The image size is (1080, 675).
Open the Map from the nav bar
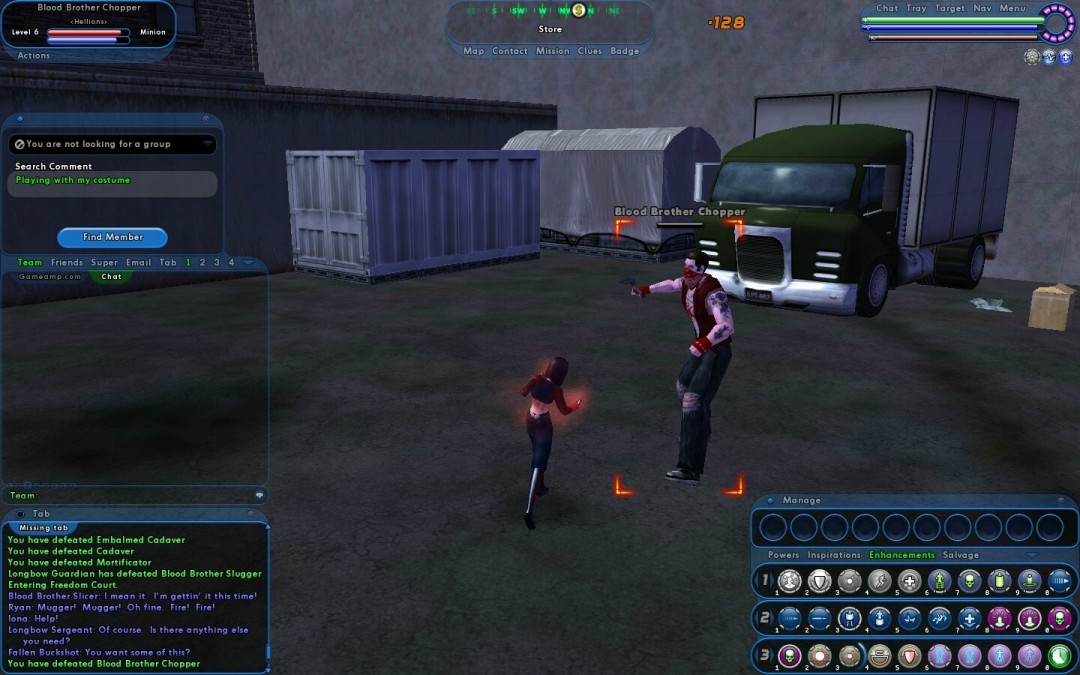(473, 51)
